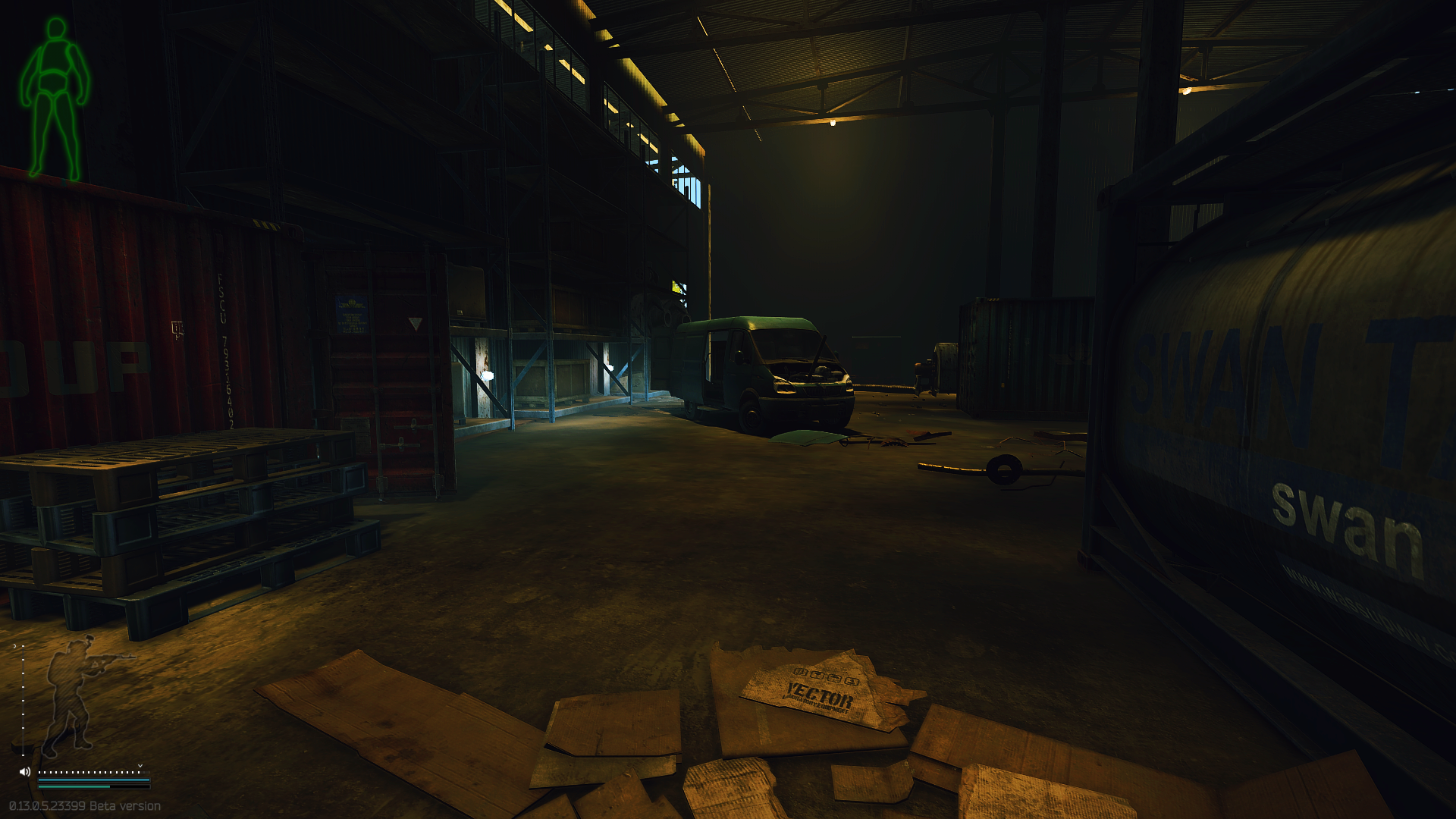Image resolution: width=1456 pixels, height=819 pixels.
Task: Toggle the topmost segment of the stance height bar
Action: [x=23, y=645]
